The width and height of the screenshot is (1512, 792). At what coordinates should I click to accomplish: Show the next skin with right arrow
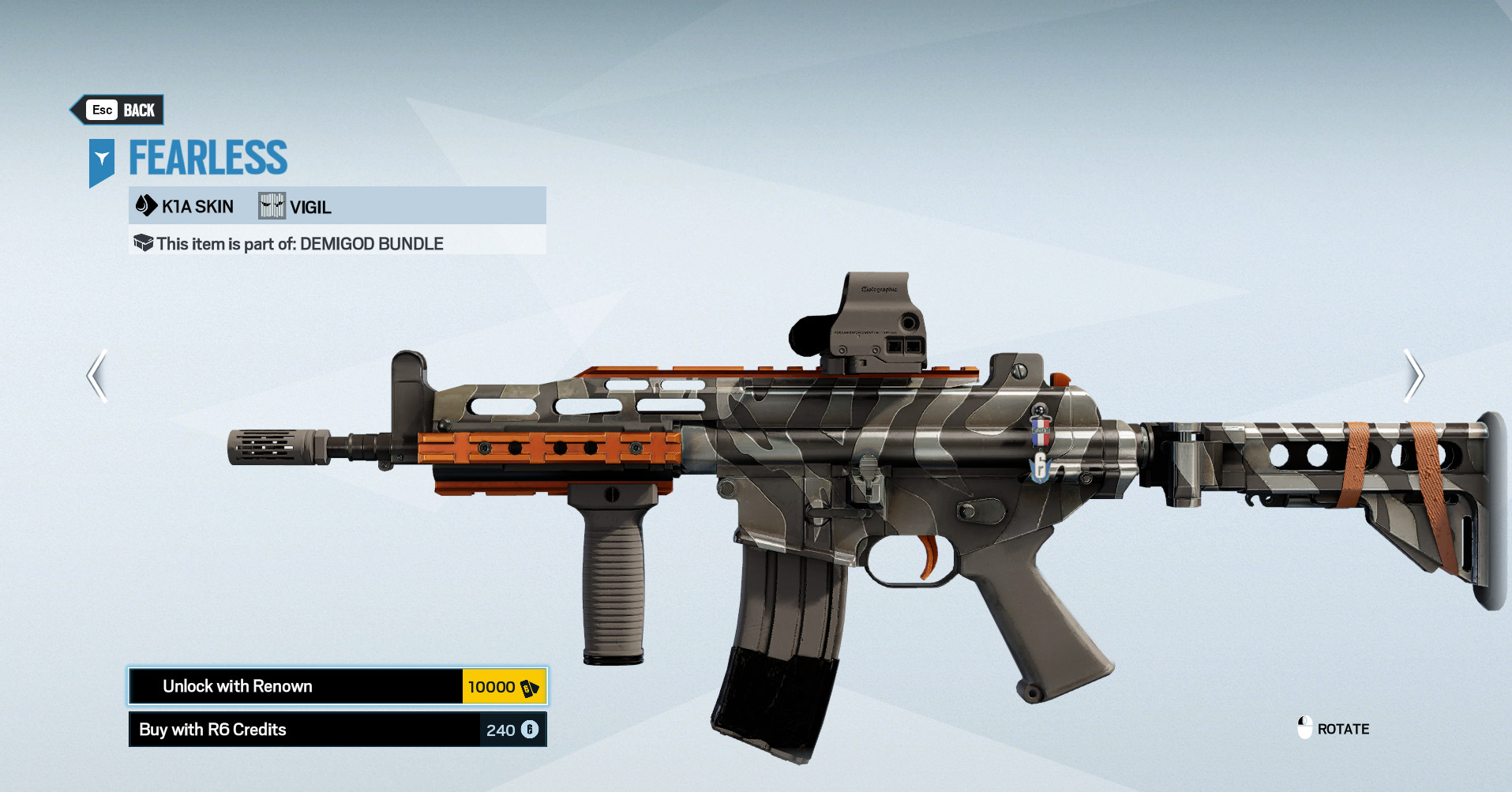1413,376
